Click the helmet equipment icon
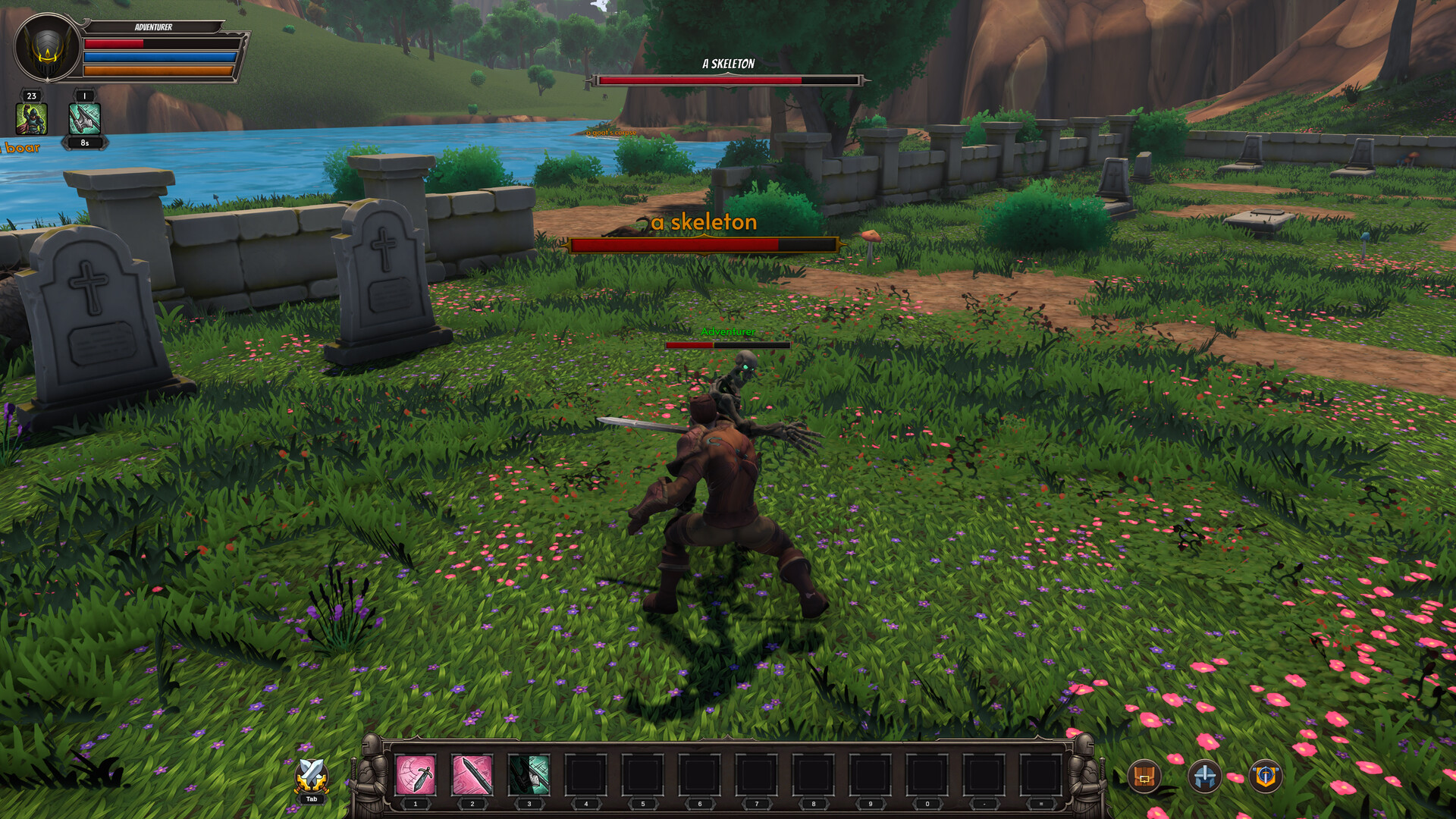 pyautogui.click(x=1205, y=778)
